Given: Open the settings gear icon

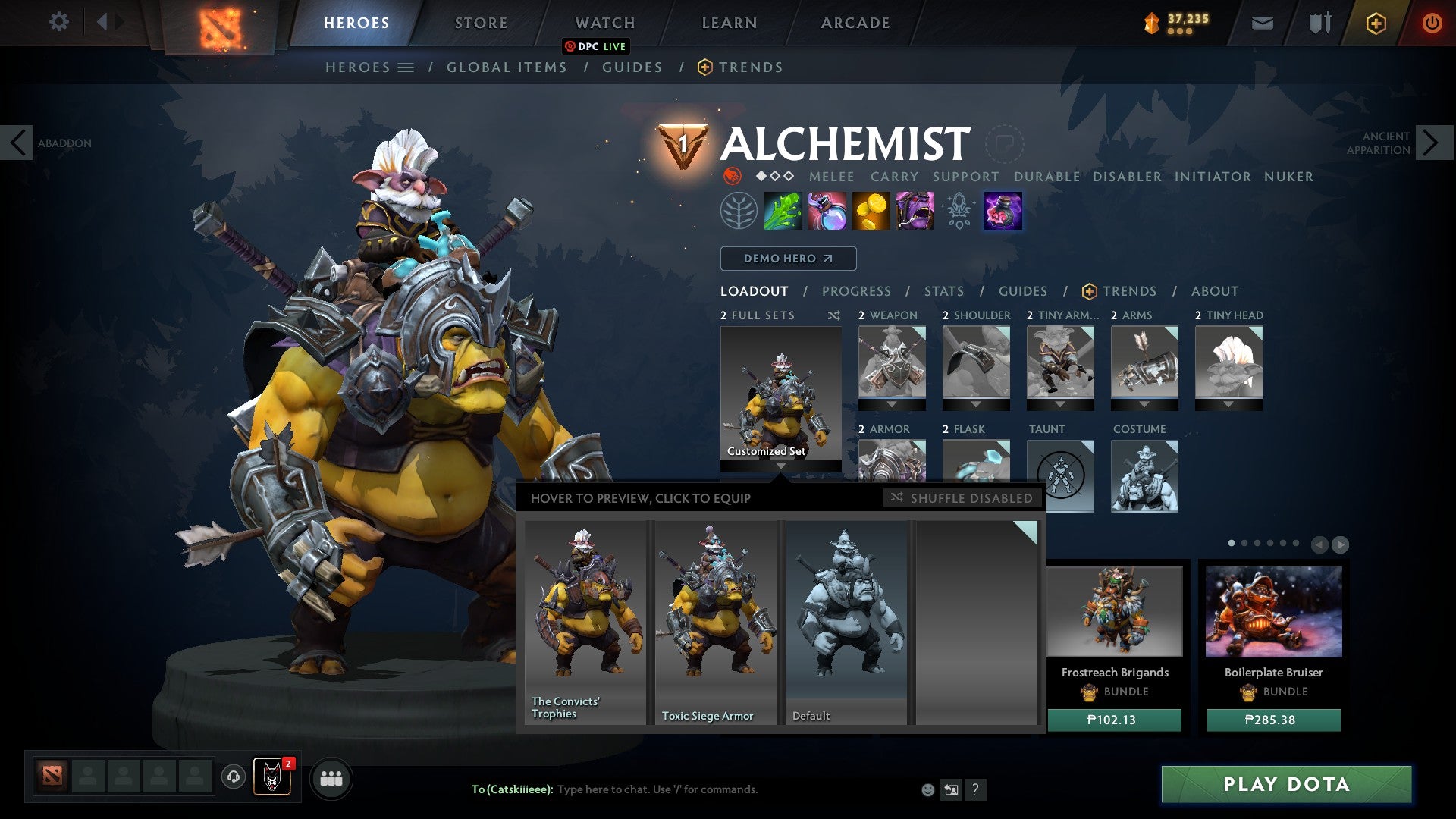Looking at the screenshot, I should (x=58, y=22).
